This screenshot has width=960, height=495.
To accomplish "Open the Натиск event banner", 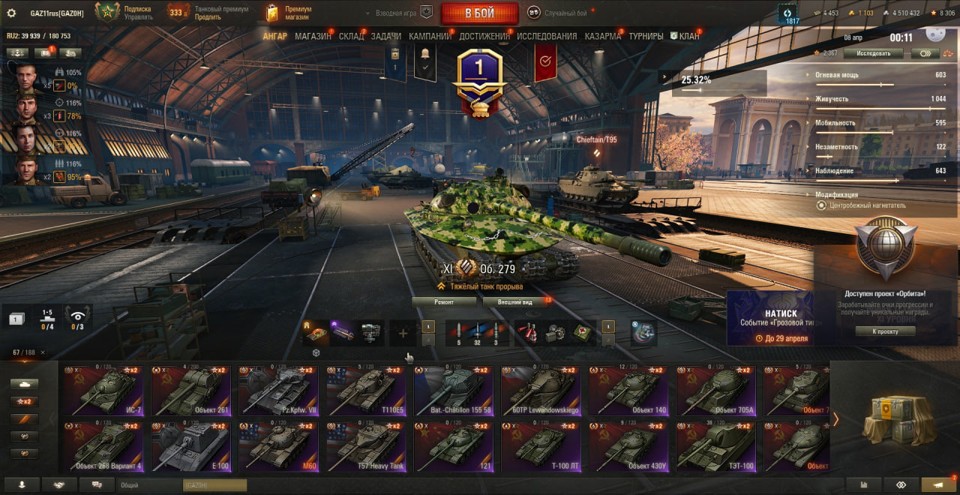I will pos(768,318).
